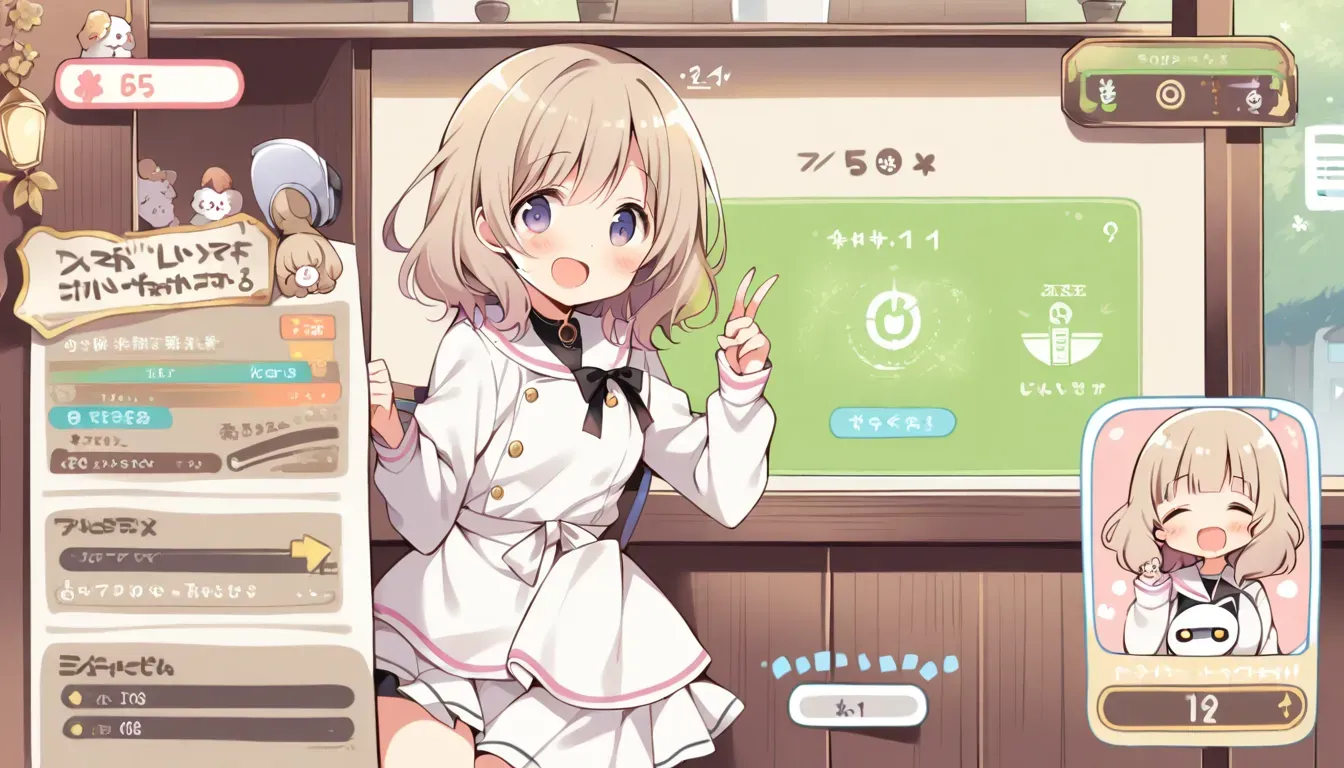Select the teal pill label in left panel
The height and width of the screenshot is (768, 1344).
point(110,417)
